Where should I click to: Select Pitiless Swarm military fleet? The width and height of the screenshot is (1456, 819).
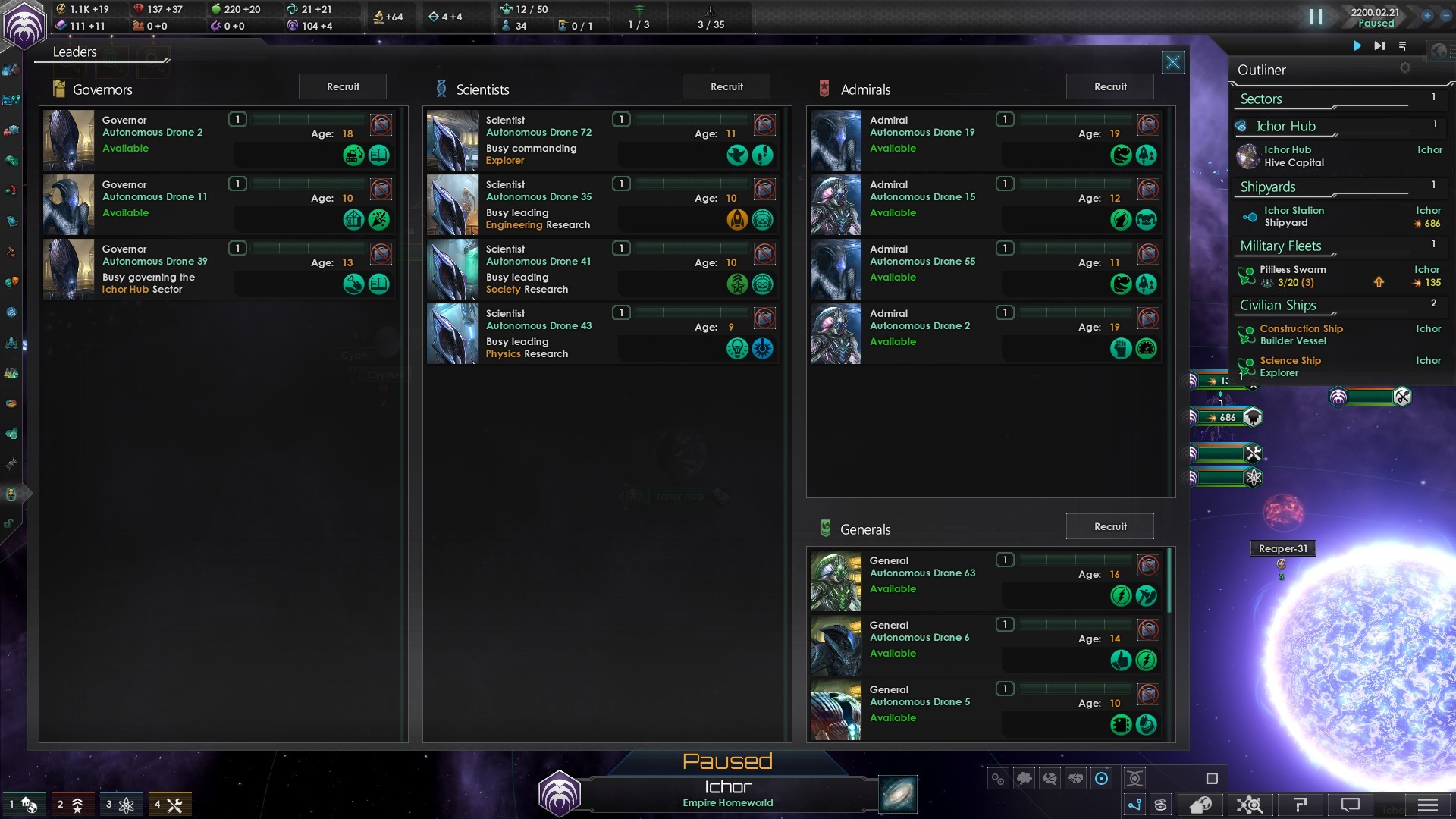[x=1292, y=275]
